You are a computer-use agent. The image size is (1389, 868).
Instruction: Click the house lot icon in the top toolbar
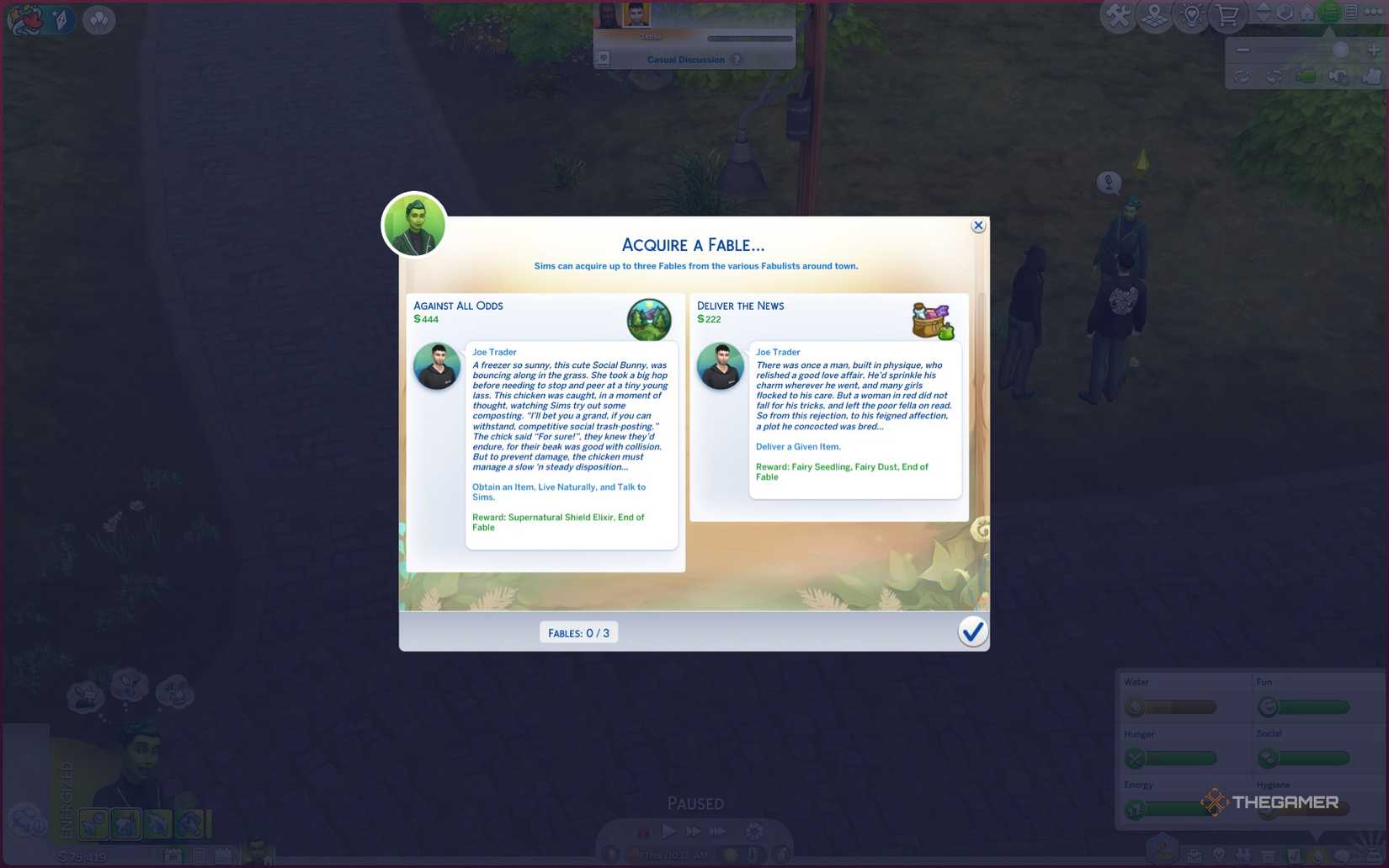coord(1307,13)
